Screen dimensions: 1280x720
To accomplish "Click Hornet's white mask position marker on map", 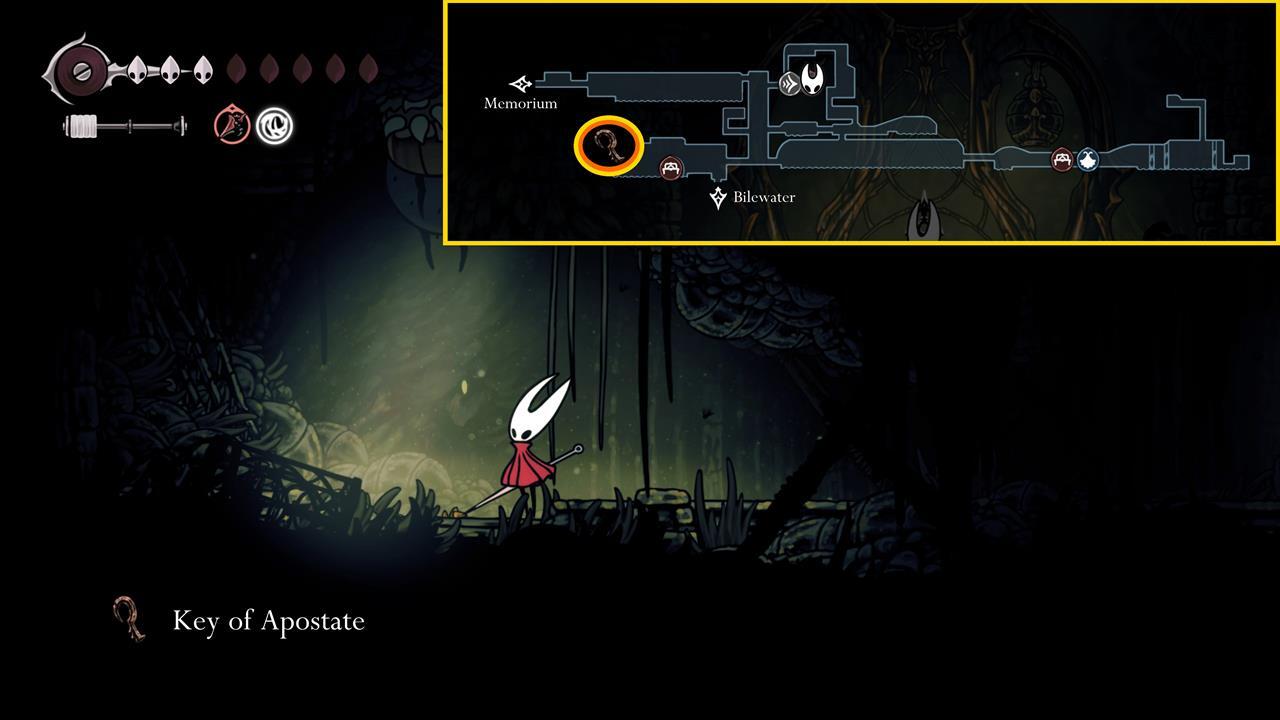I will (x=812, y=79).
